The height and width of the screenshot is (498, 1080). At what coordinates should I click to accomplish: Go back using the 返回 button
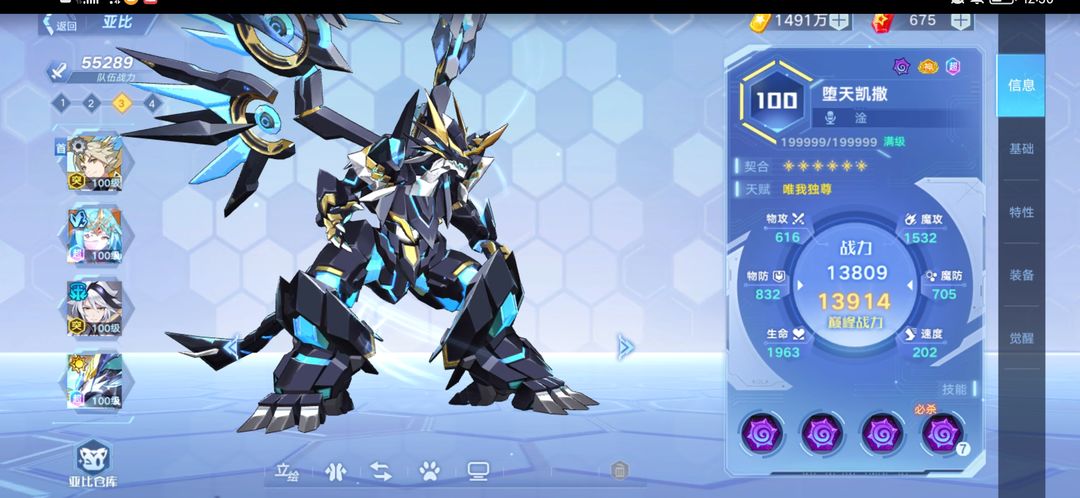pyautogui.click(x=59, y=25)
